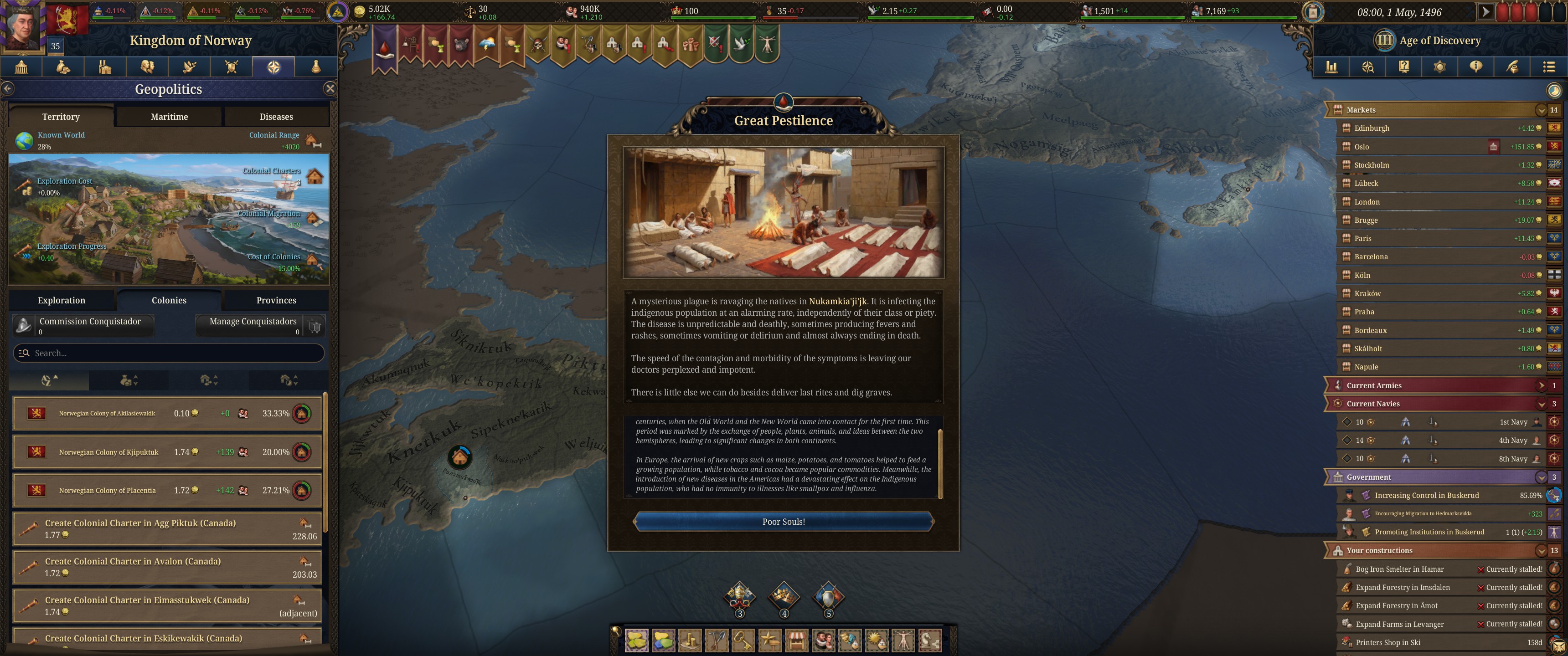Open Bog Iron Smelter in Hamar construction

pyautogui.click(x=1399, y=569)
